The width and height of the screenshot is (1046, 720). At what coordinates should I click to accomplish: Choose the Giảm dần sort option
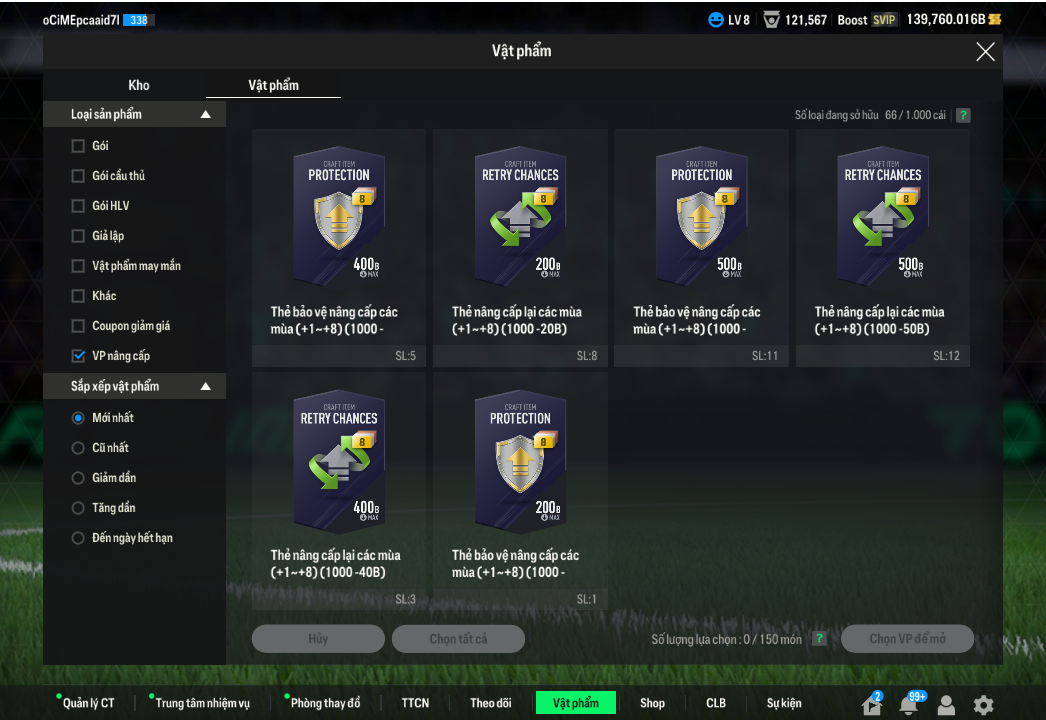point(78,478)
